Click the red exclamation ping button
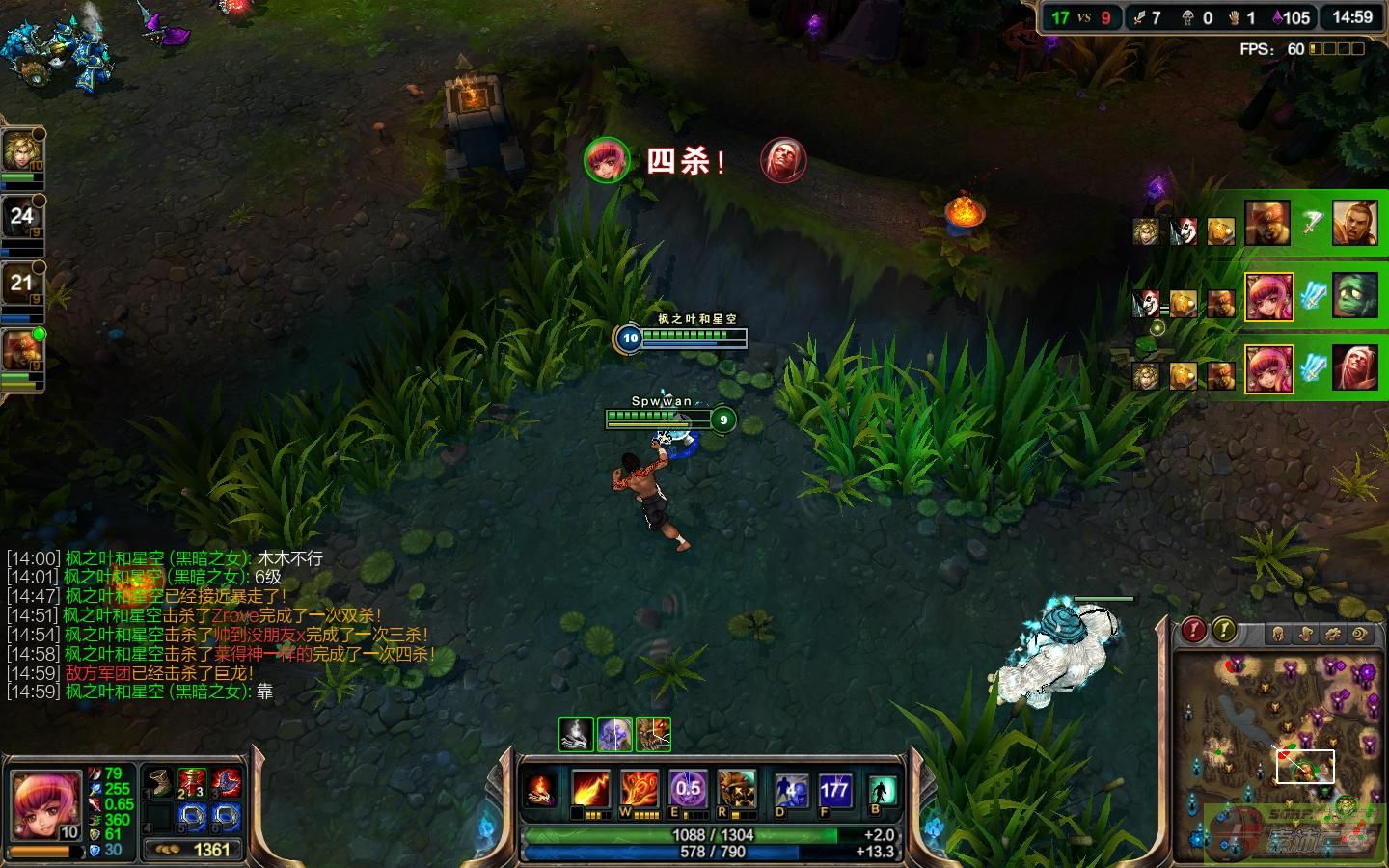The image size is (1389, 868). 1194,631
